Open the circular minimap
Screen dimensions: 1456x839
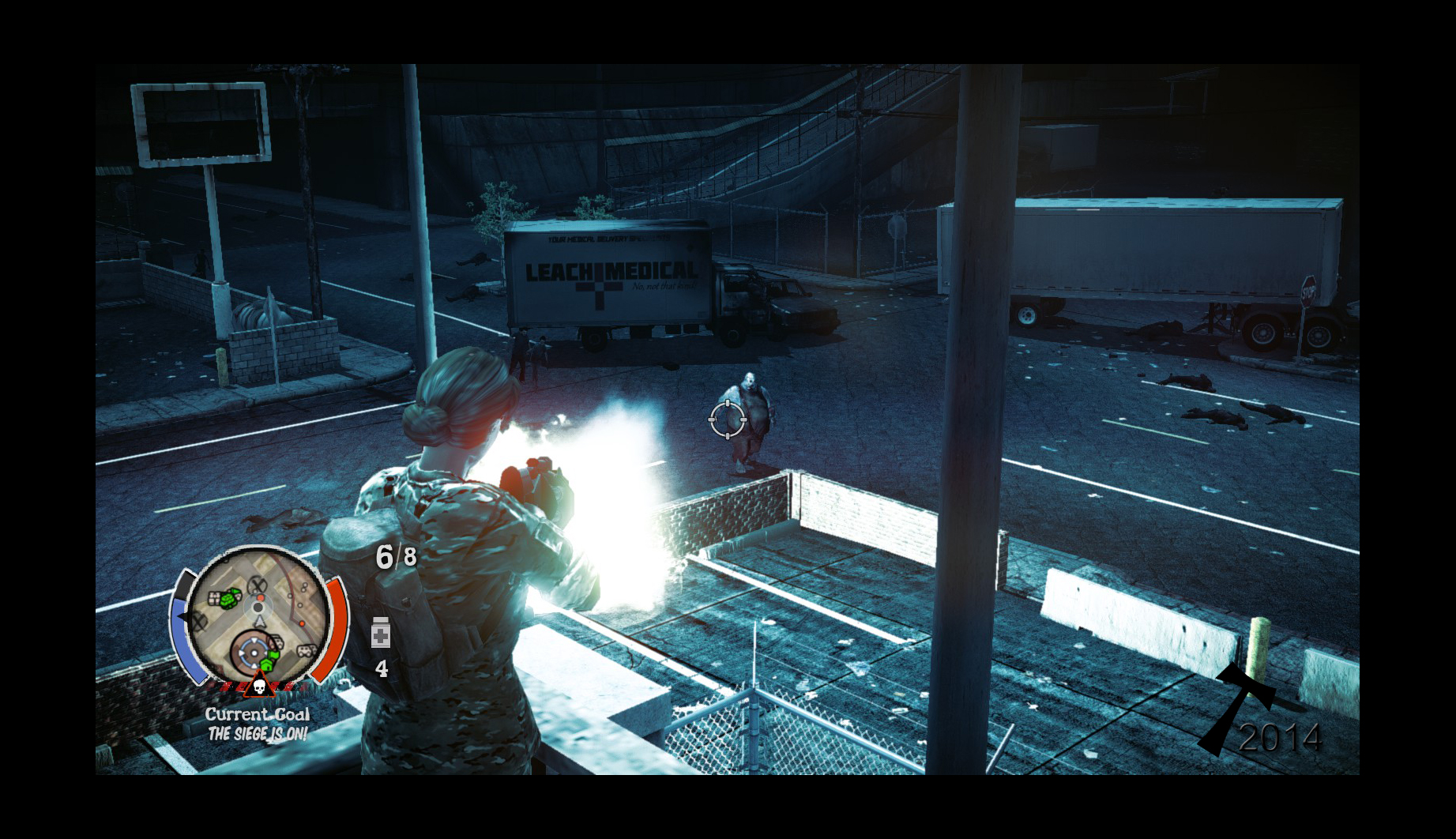point(258,614)
